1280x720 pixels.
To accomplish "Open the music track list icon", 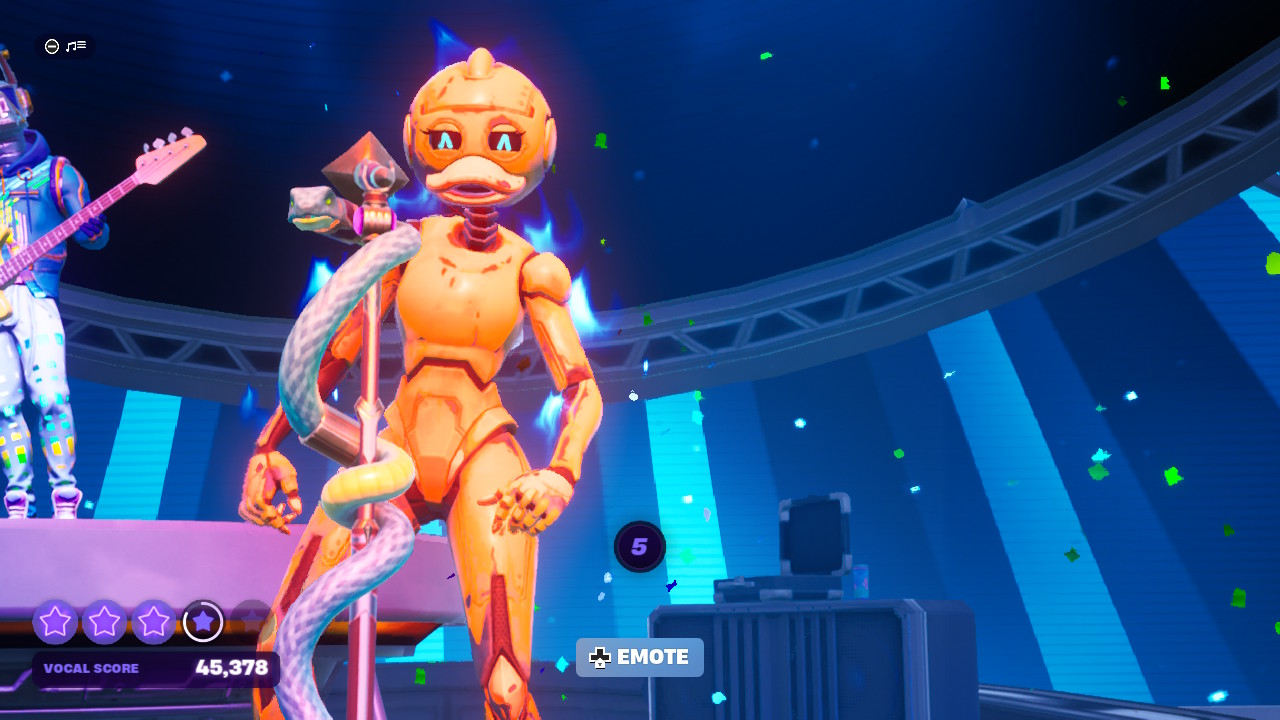I will pos(76,46).
